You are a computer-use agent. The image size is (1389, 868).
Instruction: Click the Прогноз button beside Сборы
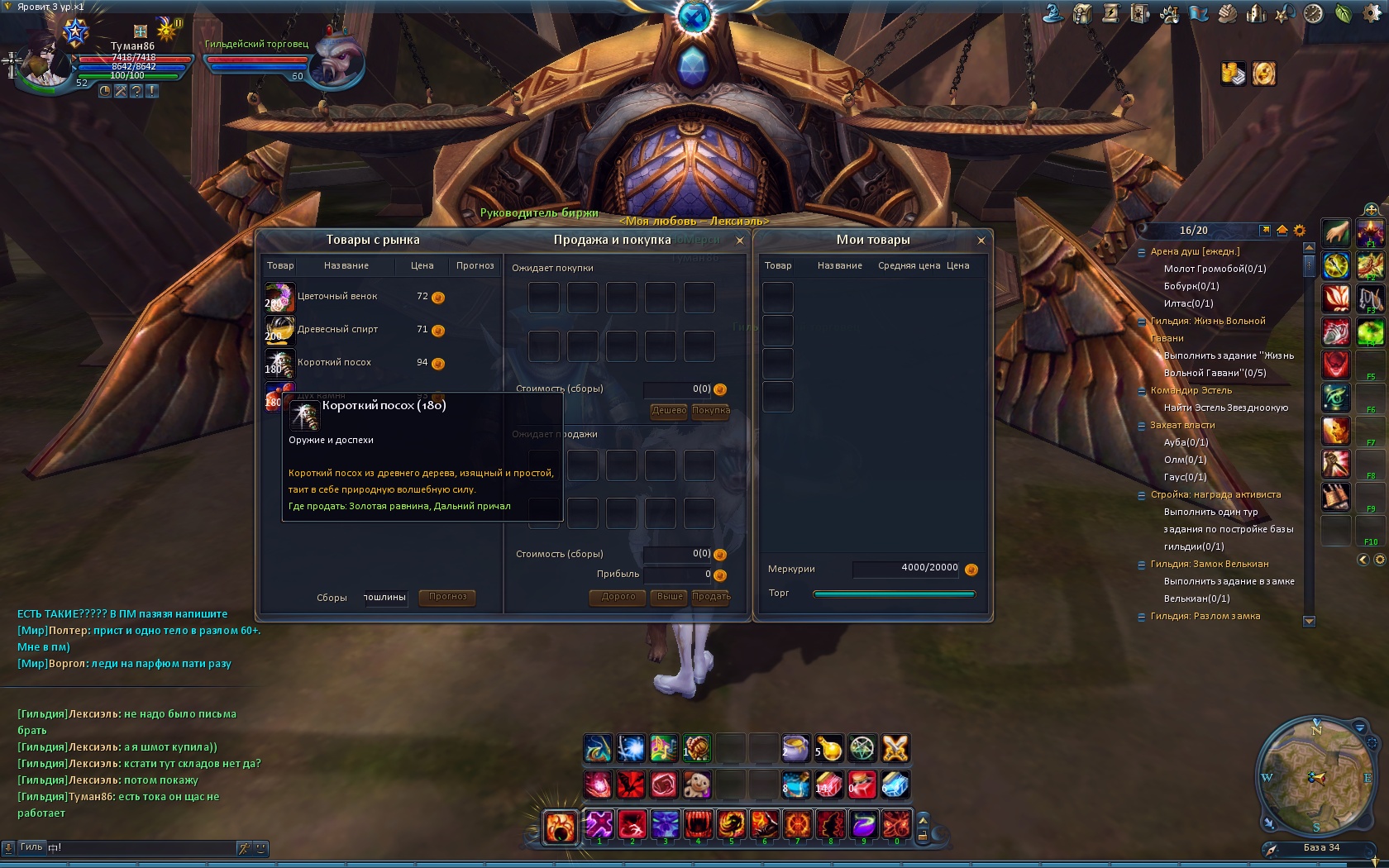[x=447, y=597]
